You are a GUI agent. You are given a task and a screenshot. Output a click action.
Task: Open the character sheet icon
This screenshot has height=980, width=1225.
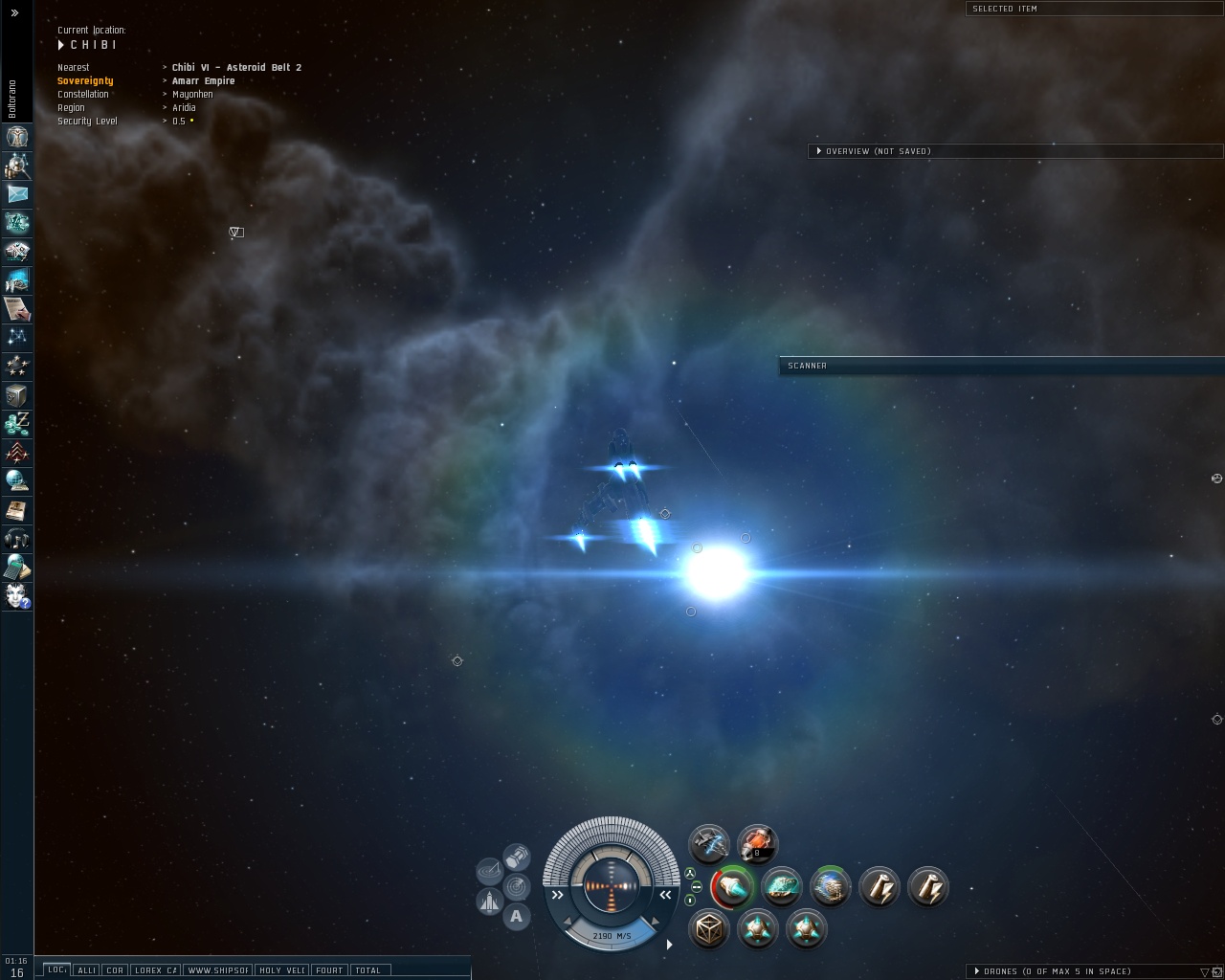(16, 137)
